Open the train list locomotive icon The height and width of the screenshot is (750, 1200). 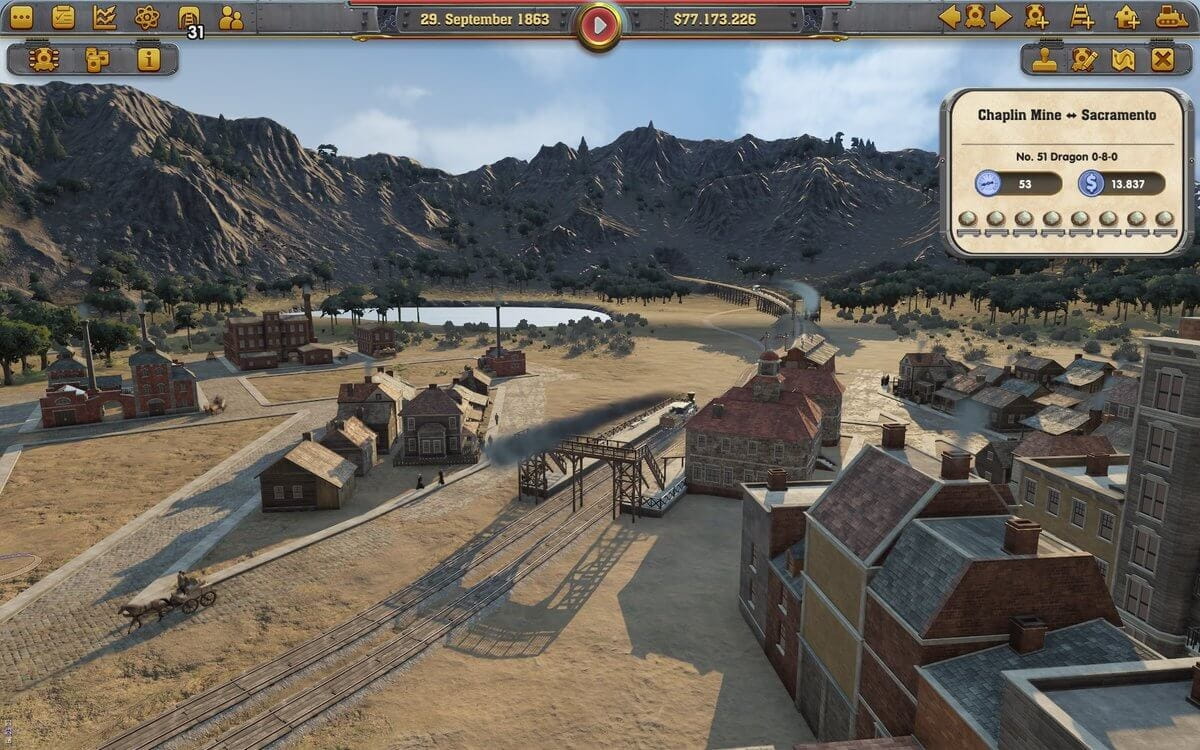pos(975,16)
